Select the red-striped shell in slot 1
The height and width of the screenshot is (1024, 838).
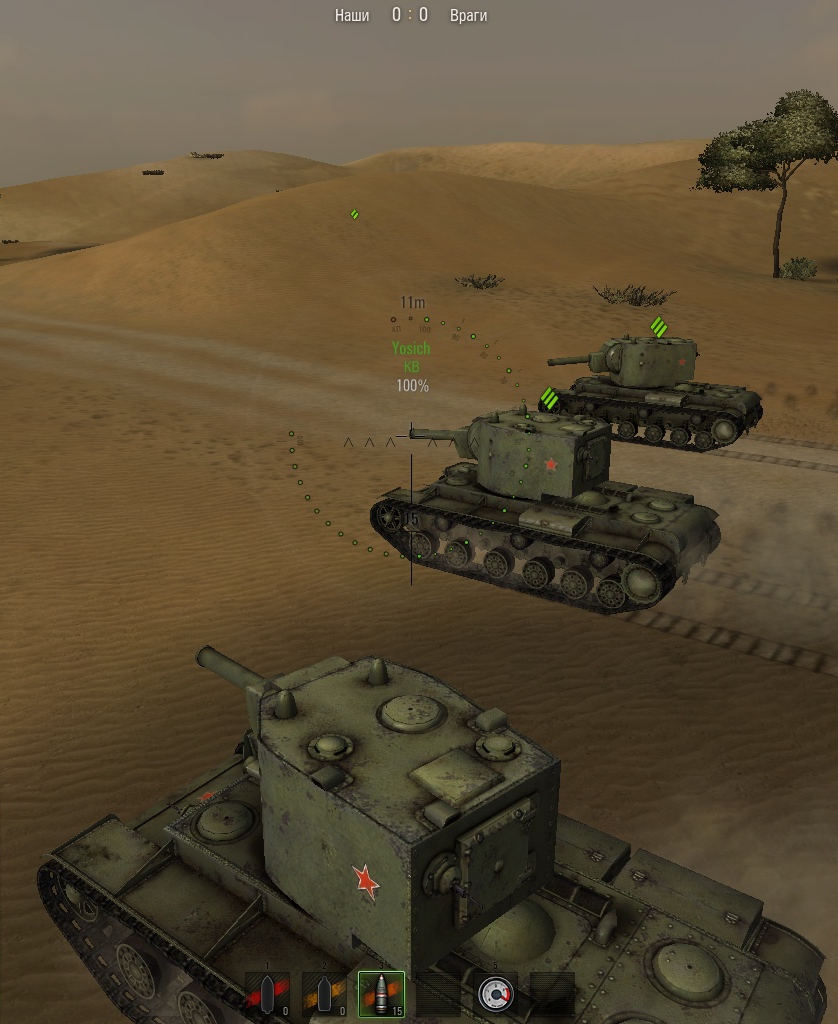[268, 994]
